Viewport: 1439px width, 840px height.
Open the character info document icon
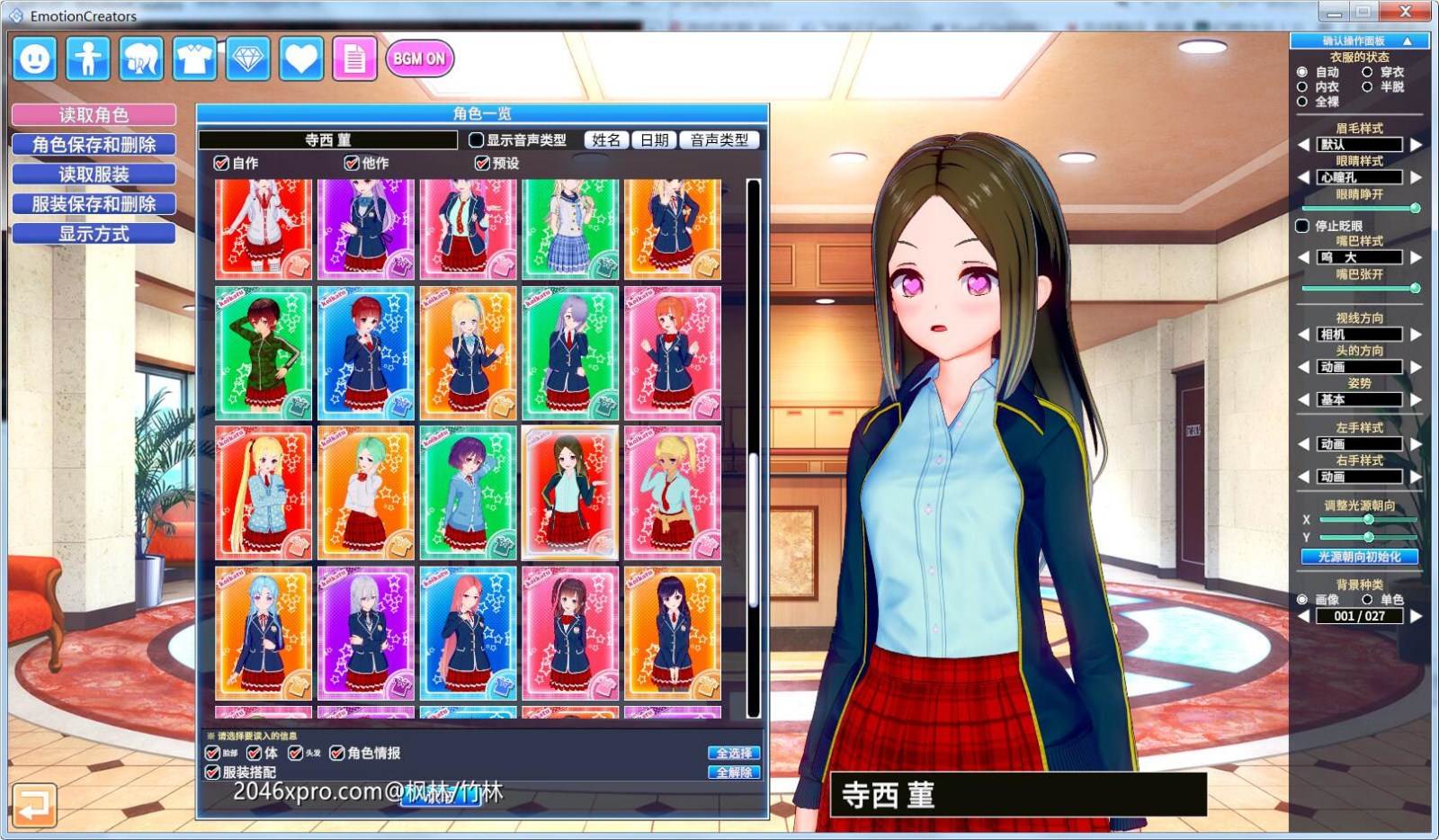(x=354, y=59)
